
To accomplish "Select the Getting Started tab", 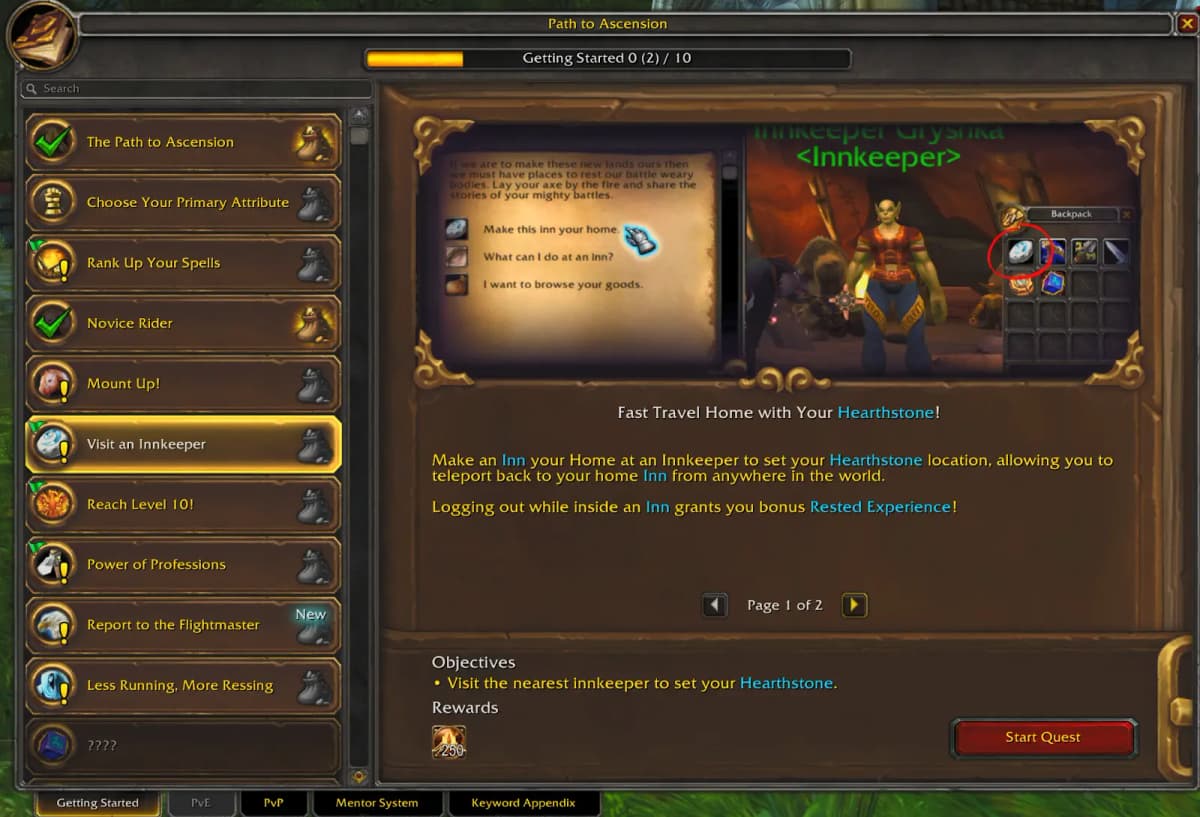I will point(98,803).
